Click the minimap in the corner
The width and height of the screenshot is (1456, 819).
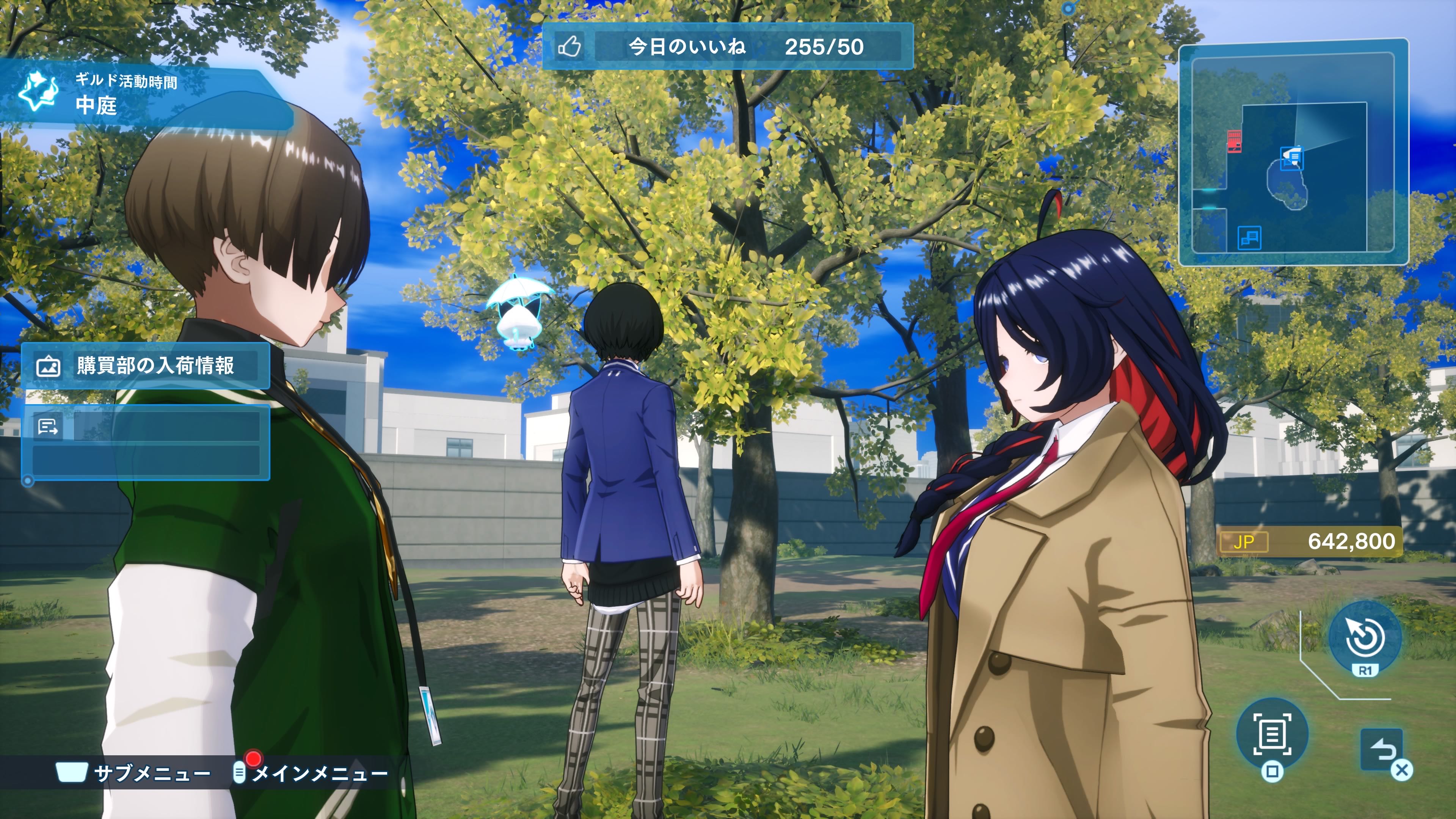[x=1292, y=152]
